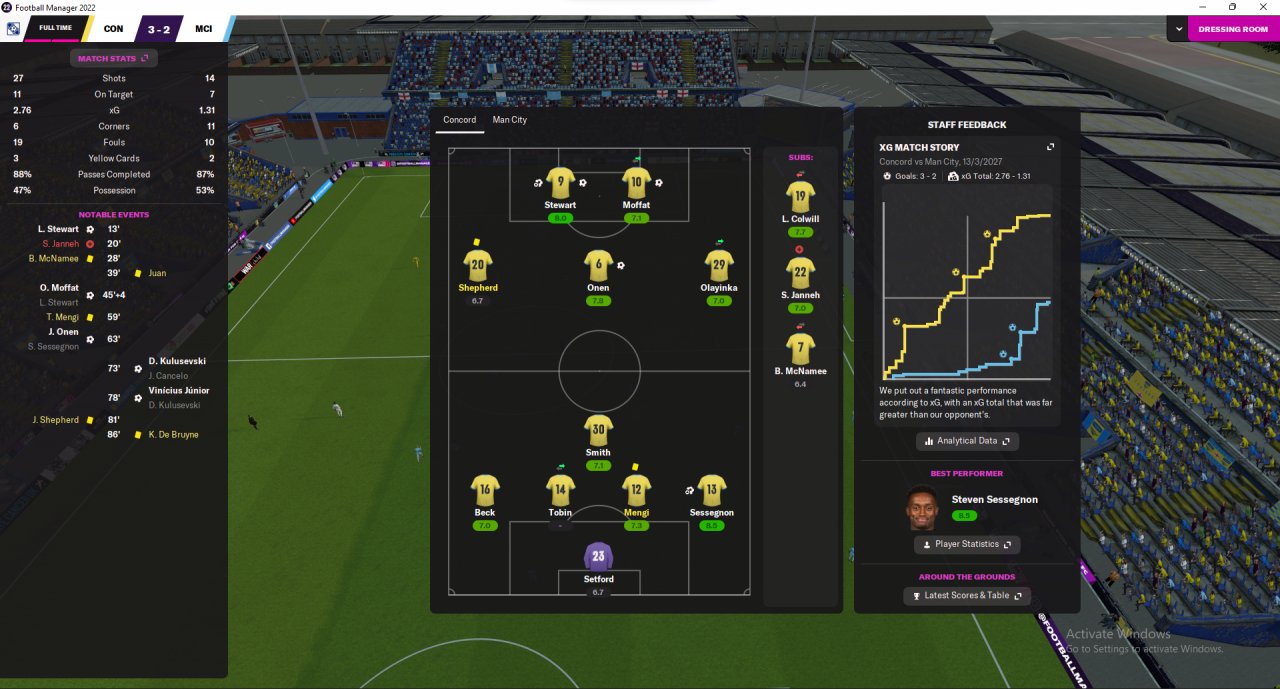The width and height of the screenshot is (1280, 689).
Task: Expand the xG Match Story chart
Action: pos(1050,147)
